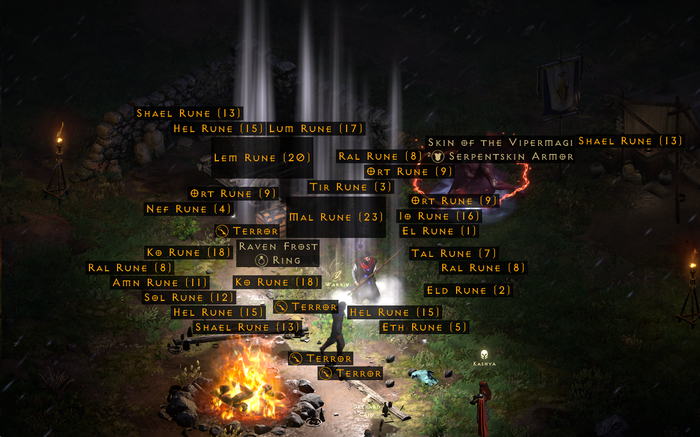The width and height of the screenshot is (700, 437).
Task: Pick up the Tal Rune (7)
Action: [454, 253]
